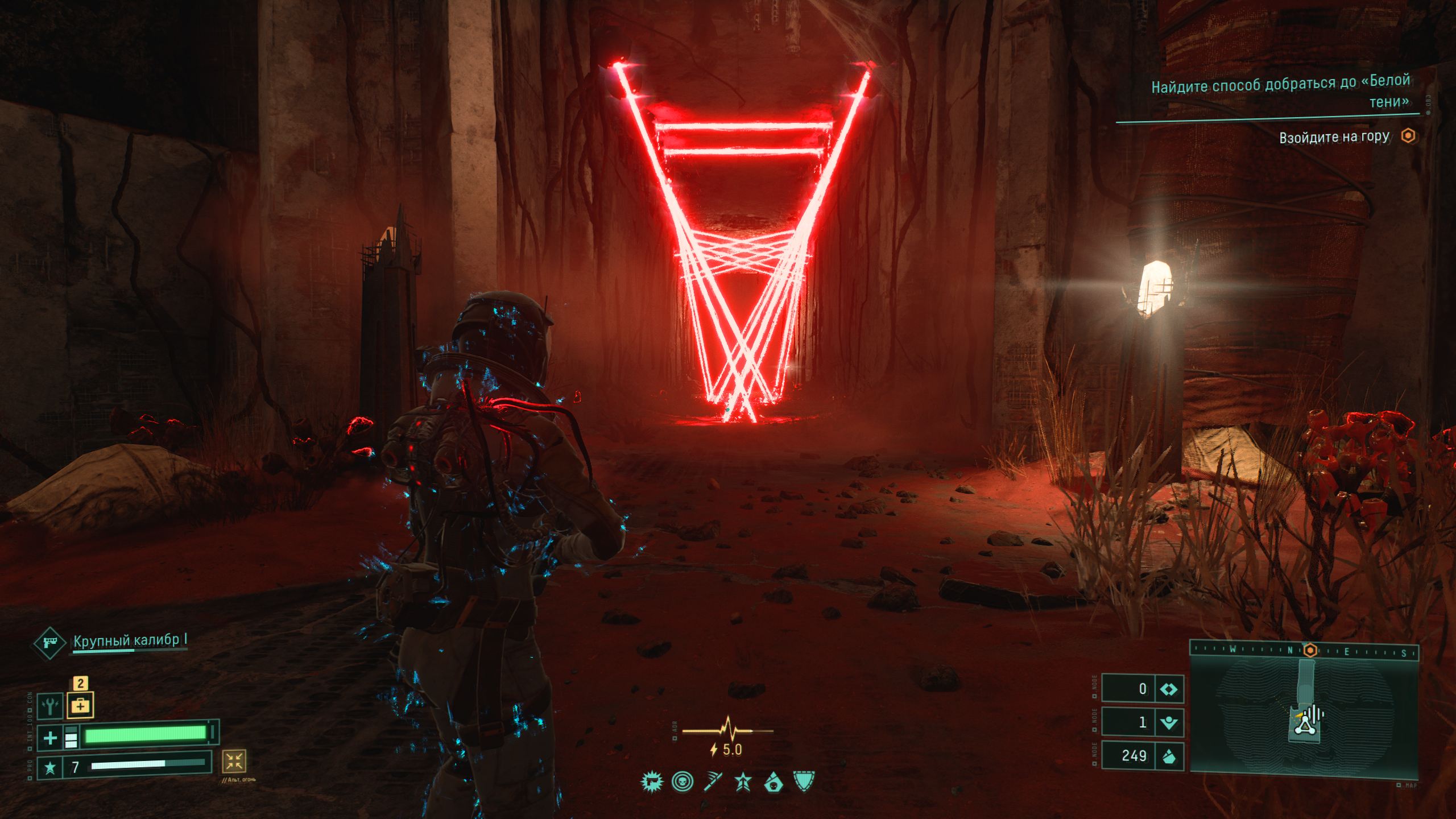Select the double-diamond key resource icon
This screenshot has width=1456, height=819.
(1168, 689)
